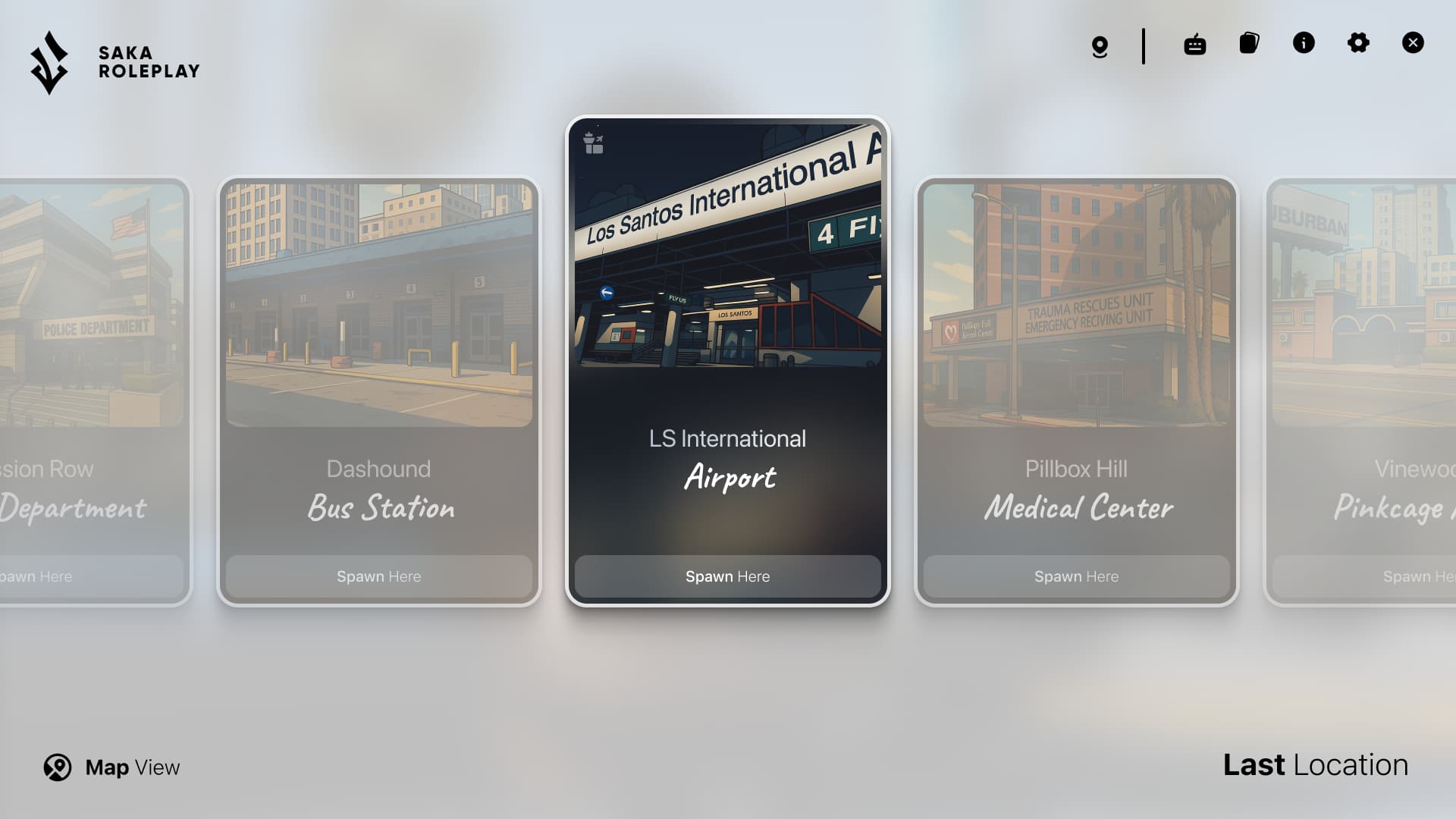Open the info panel icon

pyautogui.click(x=1304, y=43)
